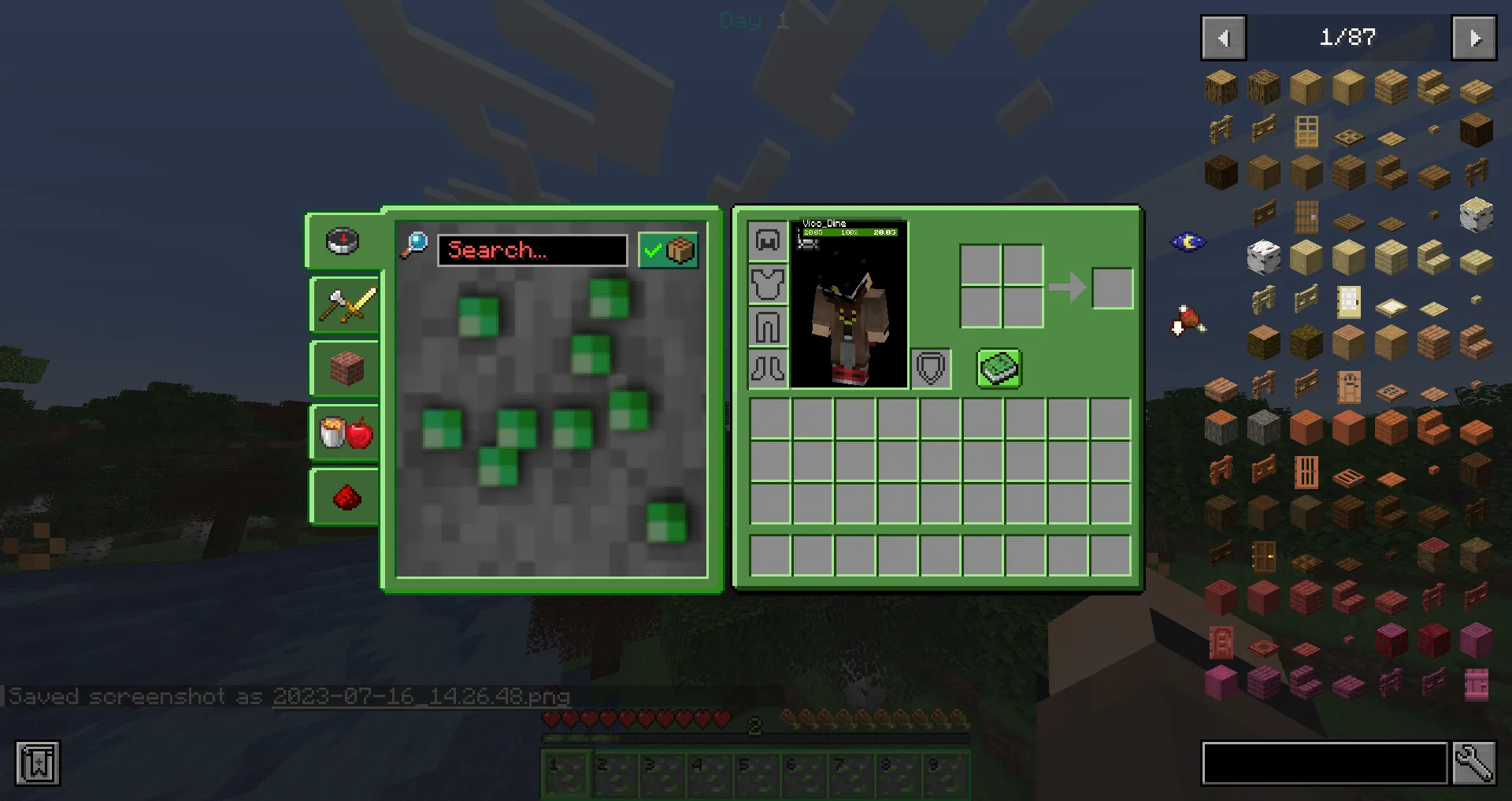The width and height of the screenshot is (1512, 801).
Task: Open the saved screenshot 2023-07-16_14.26.48.png link
Action: coord(421,697)
